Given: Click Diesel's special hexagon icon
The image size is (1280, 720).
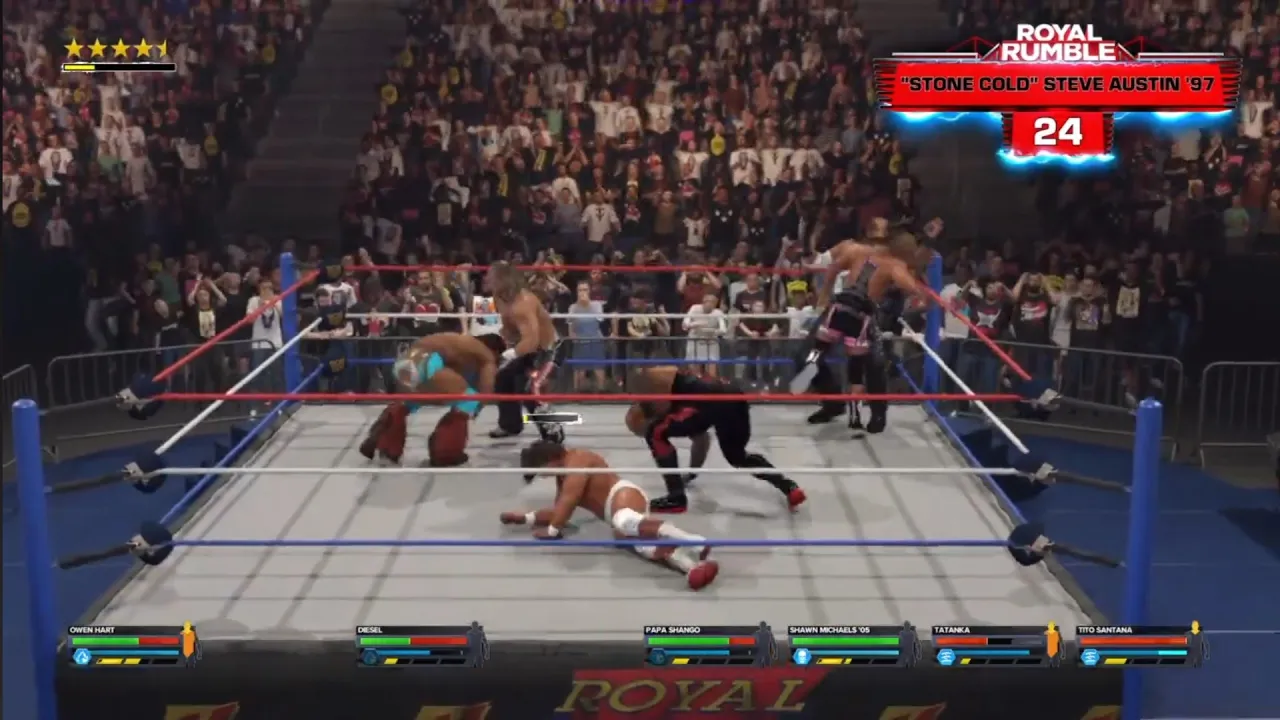Looking at the screenshot, I should [x=370, y=654].
